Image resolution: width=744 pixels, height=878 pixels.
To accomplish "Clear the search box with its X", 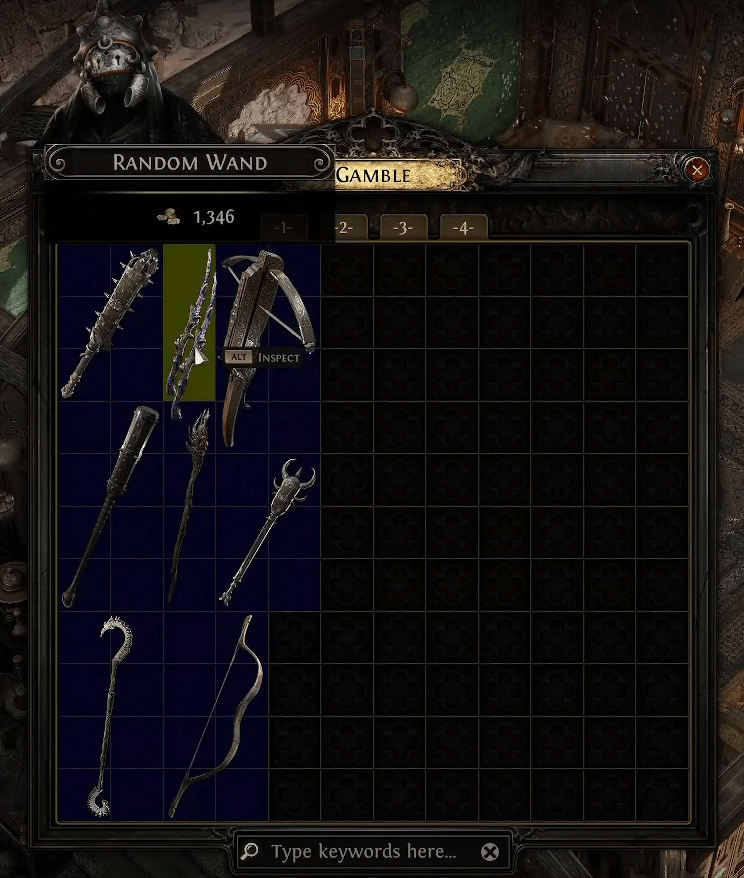I will [489, 852].
